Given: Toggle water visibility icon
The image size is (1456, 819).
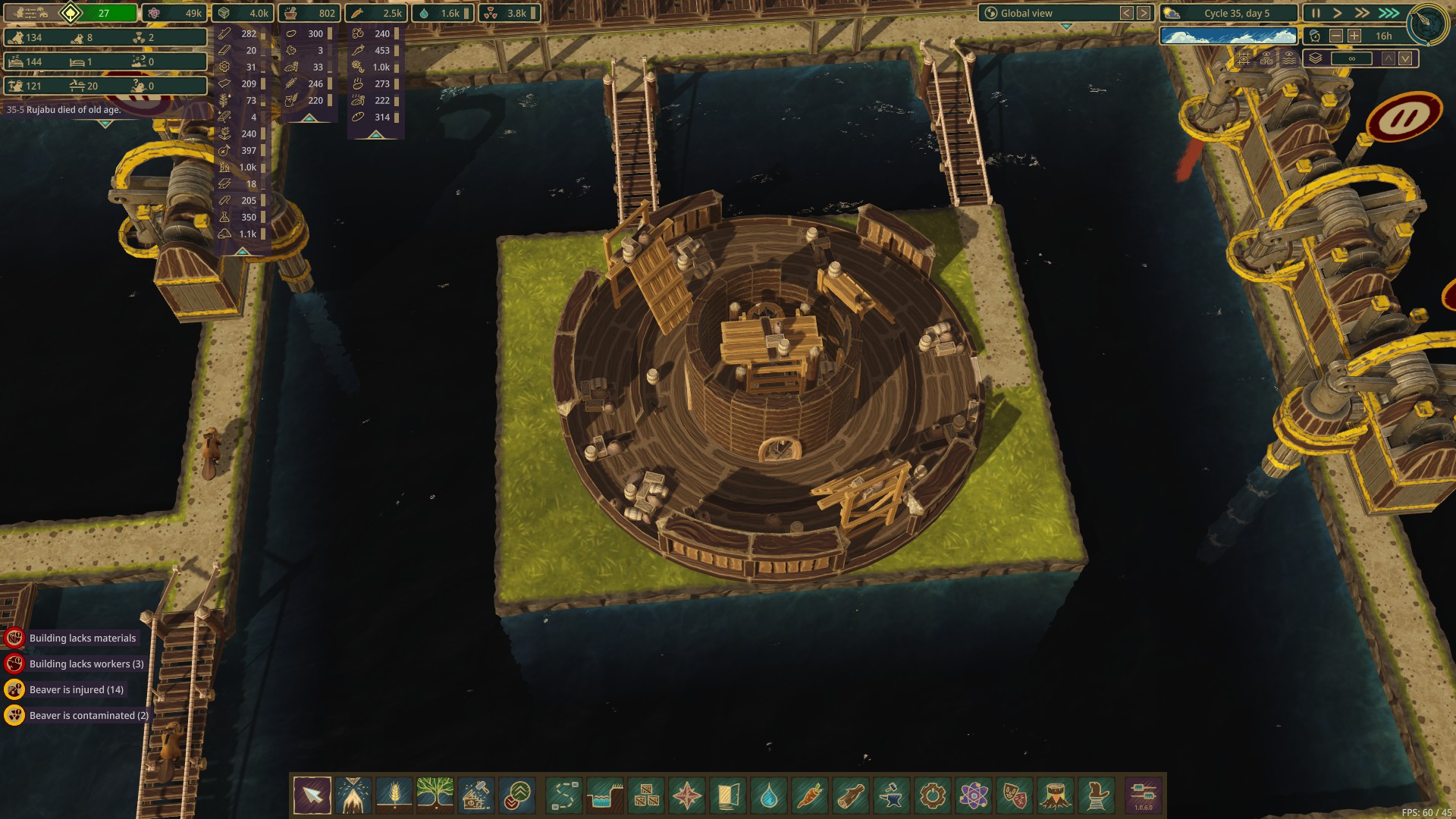Looking at the screenshot, I should coord(1289,58).
